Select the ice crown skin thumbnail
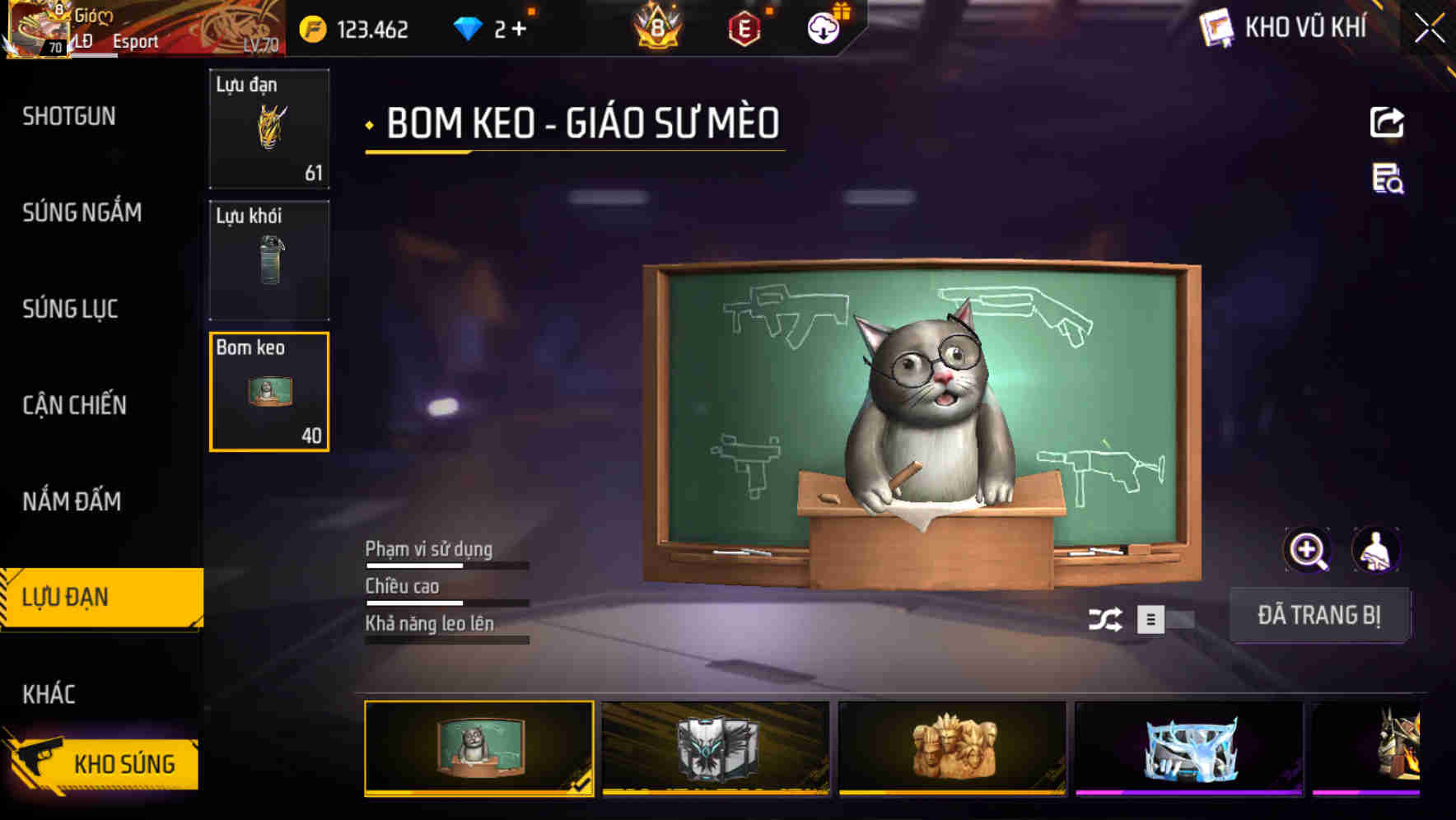The width and height of the screenshot is (1456, 820). click(x=1188, y=748)
